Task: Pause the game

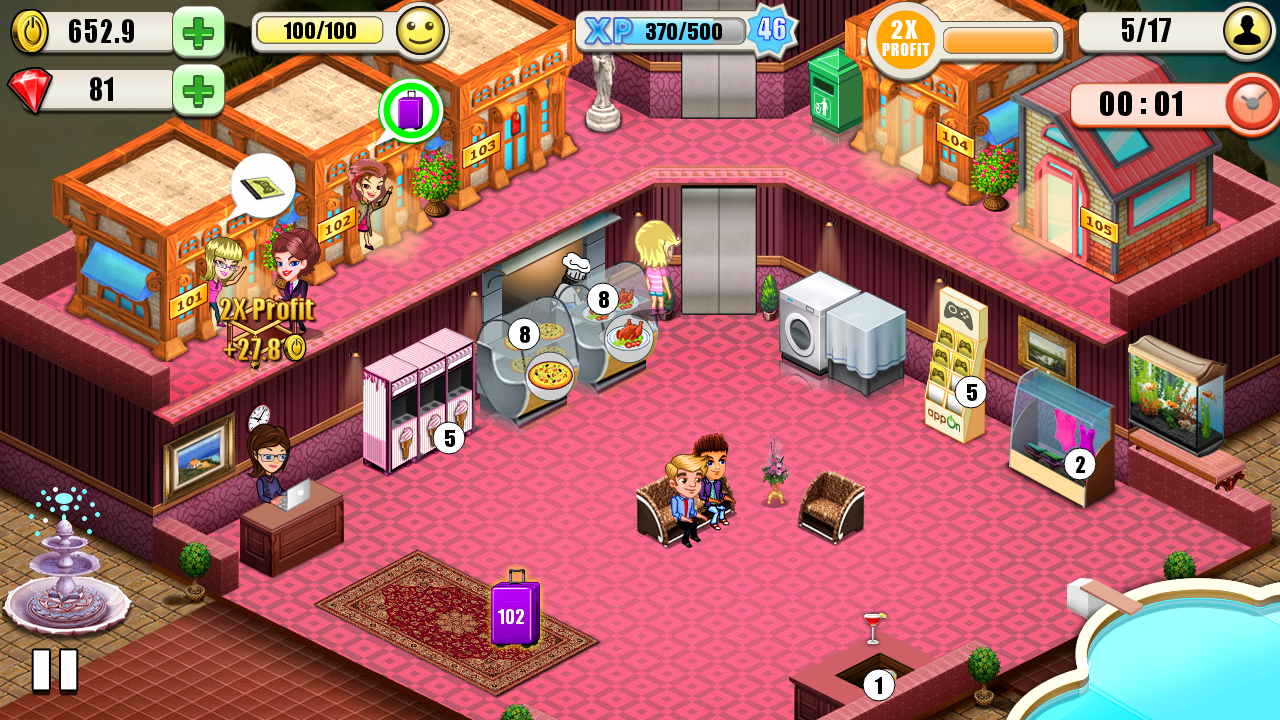Action: tap(55, 670)
